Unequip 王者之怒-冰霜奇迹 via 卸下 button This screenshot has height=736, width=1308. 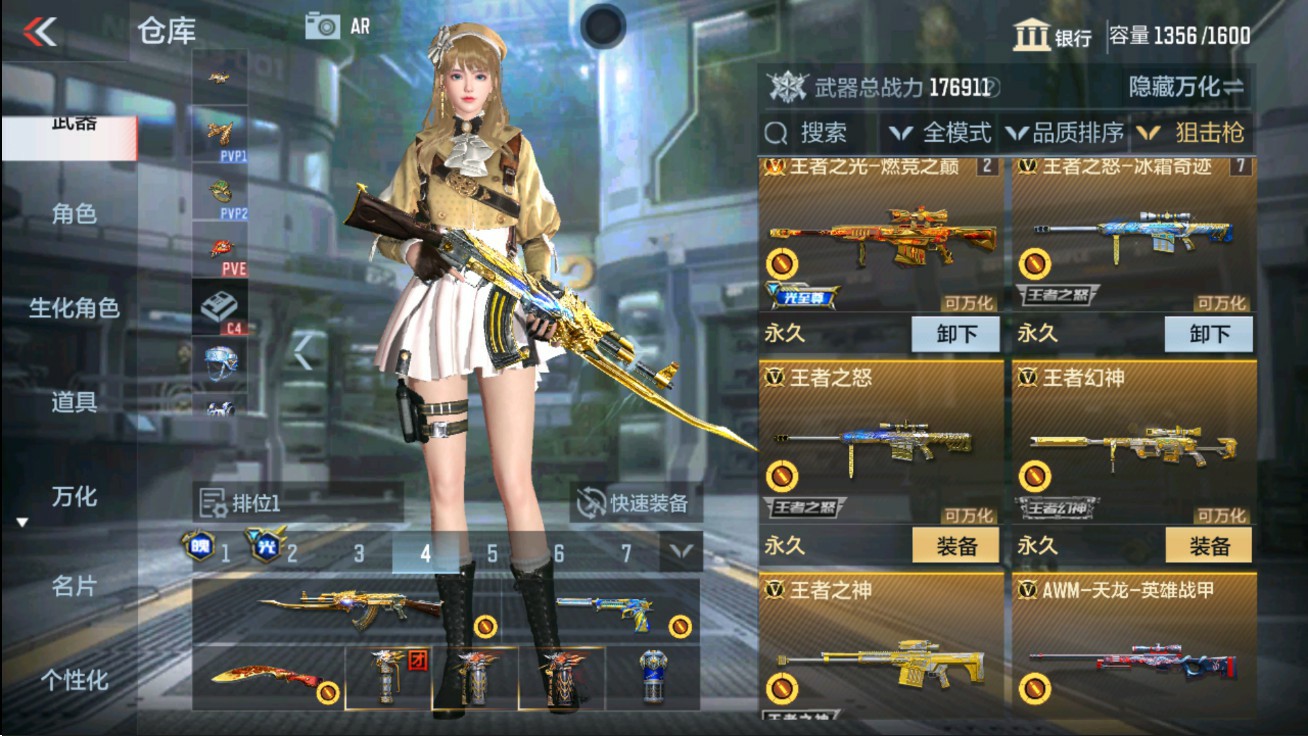(1210, 335)
